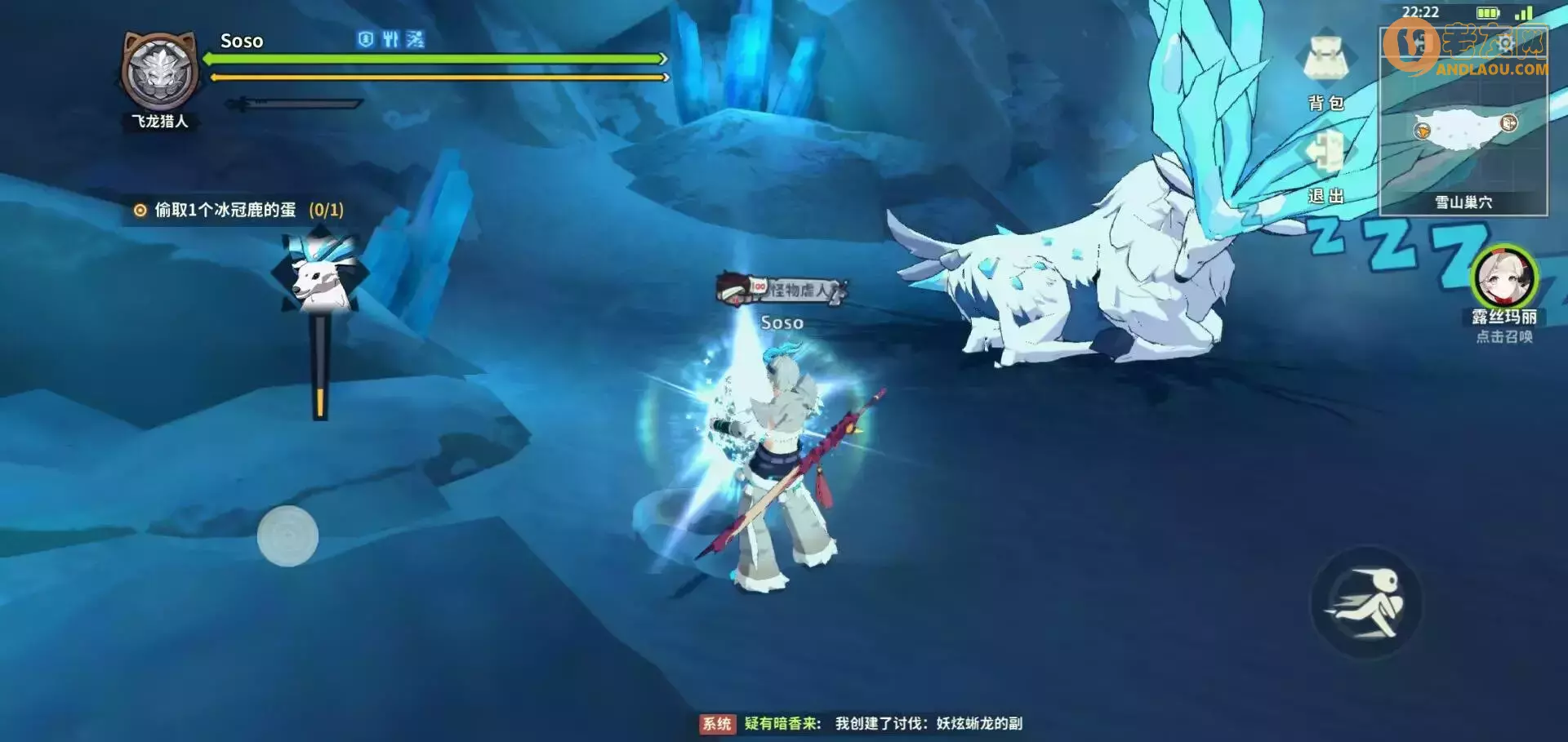Open the system chat message bar

862,723
